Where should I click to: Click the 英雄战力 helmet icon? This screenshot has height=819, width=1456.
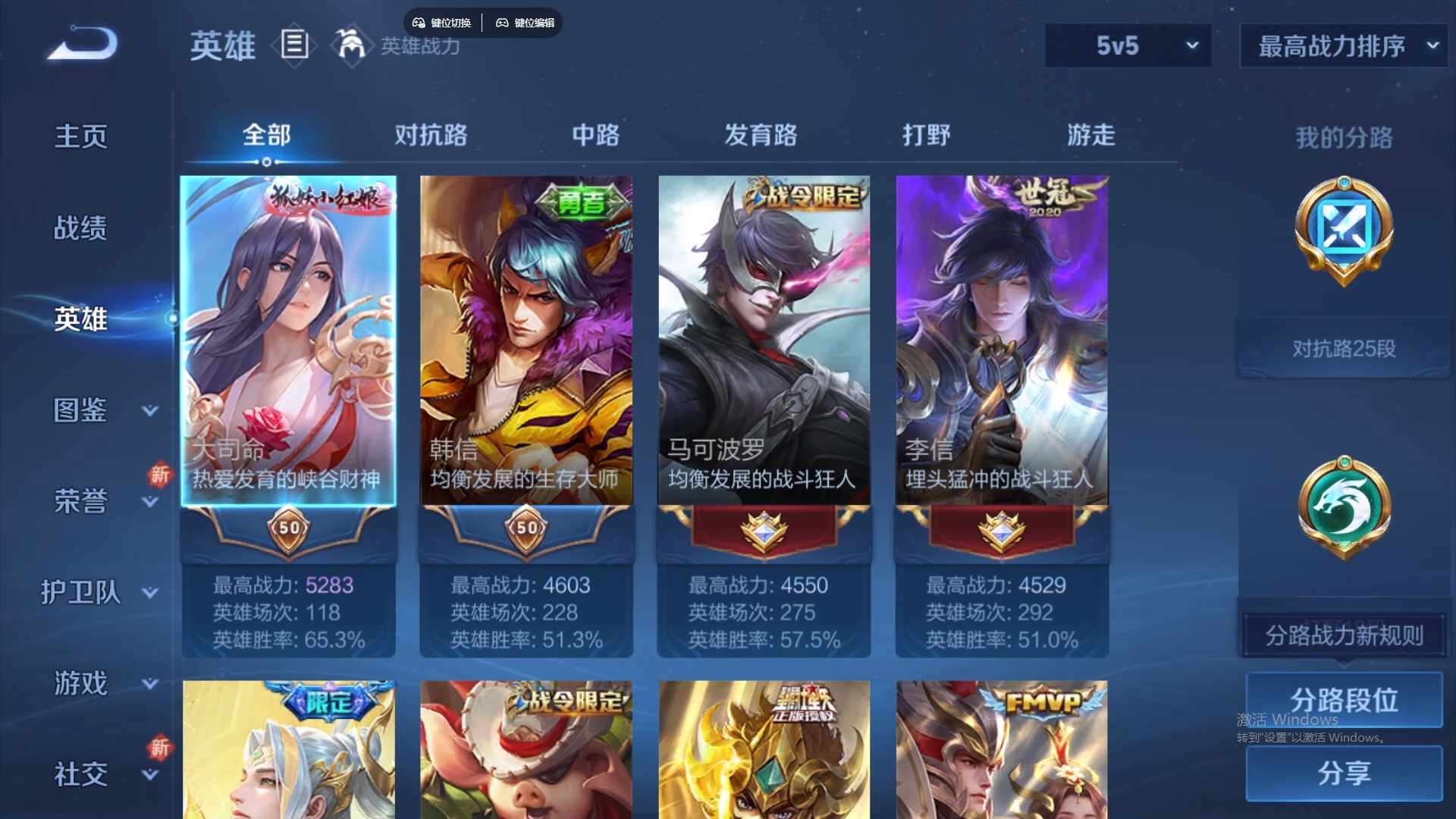pos(351,45)
